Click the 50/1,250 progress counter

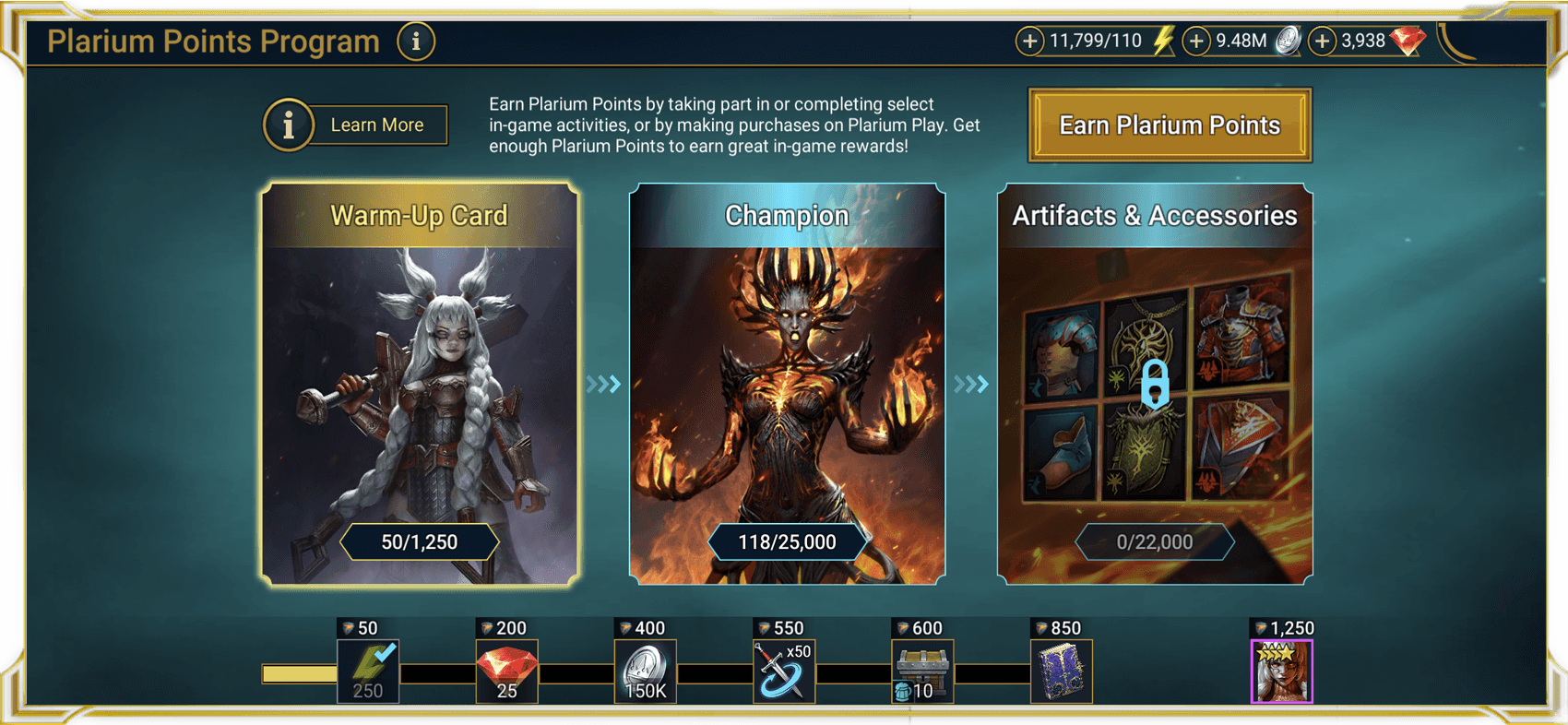coord(420,541)
